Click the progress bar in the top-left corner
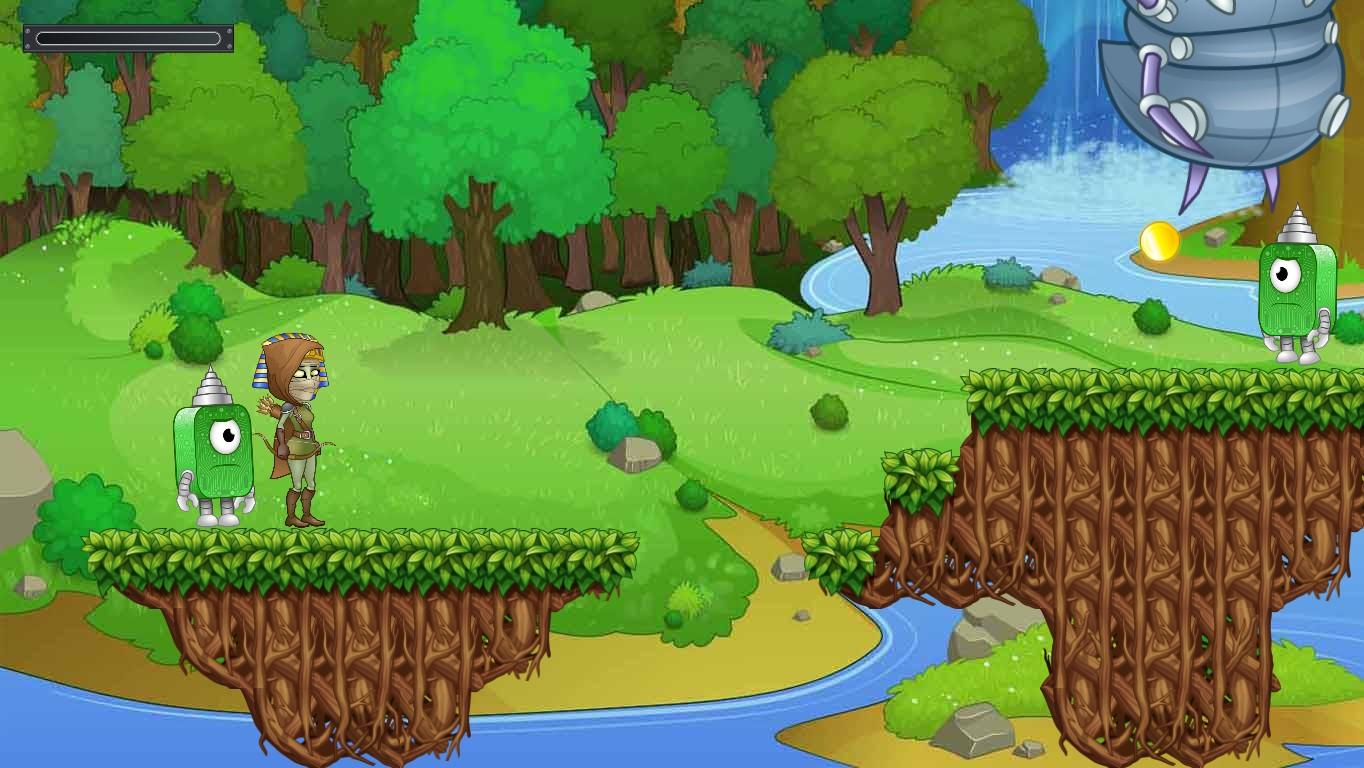This screenshot has height=768, width=1364. tap(128, 37)
